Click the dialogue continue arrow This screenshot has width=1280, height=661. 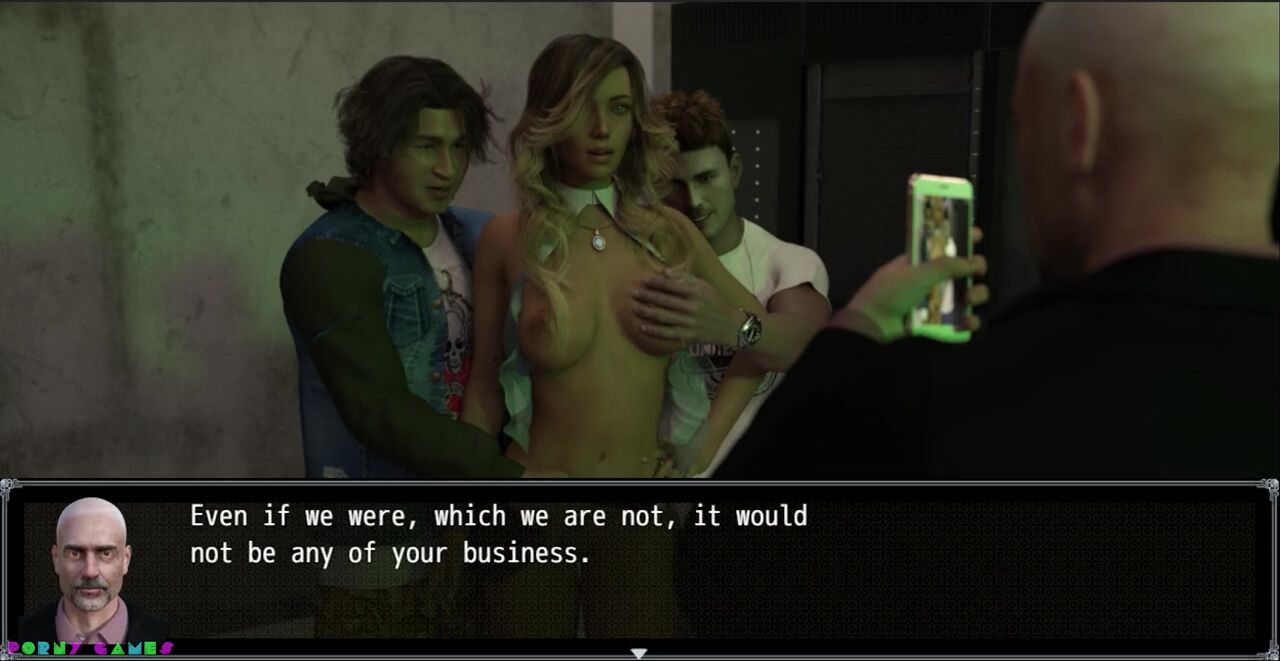(639, 653)
